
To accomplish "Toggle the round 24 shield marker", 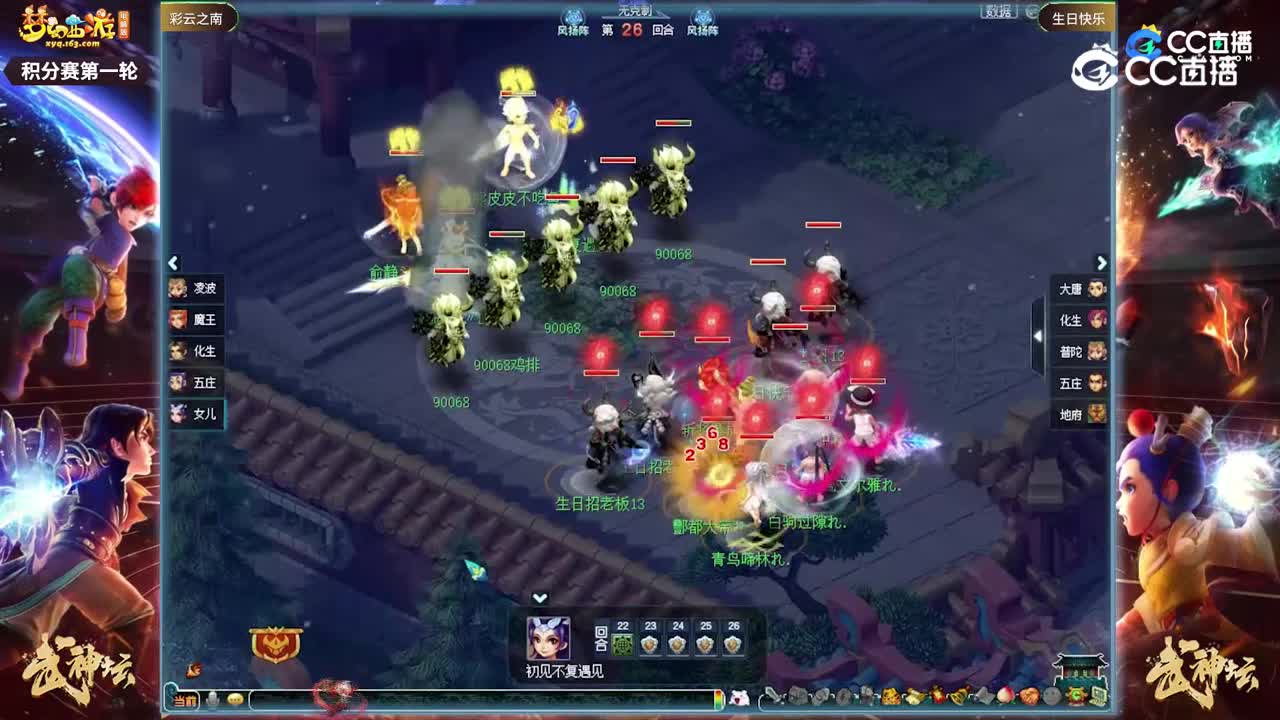I will coord(676,644).
